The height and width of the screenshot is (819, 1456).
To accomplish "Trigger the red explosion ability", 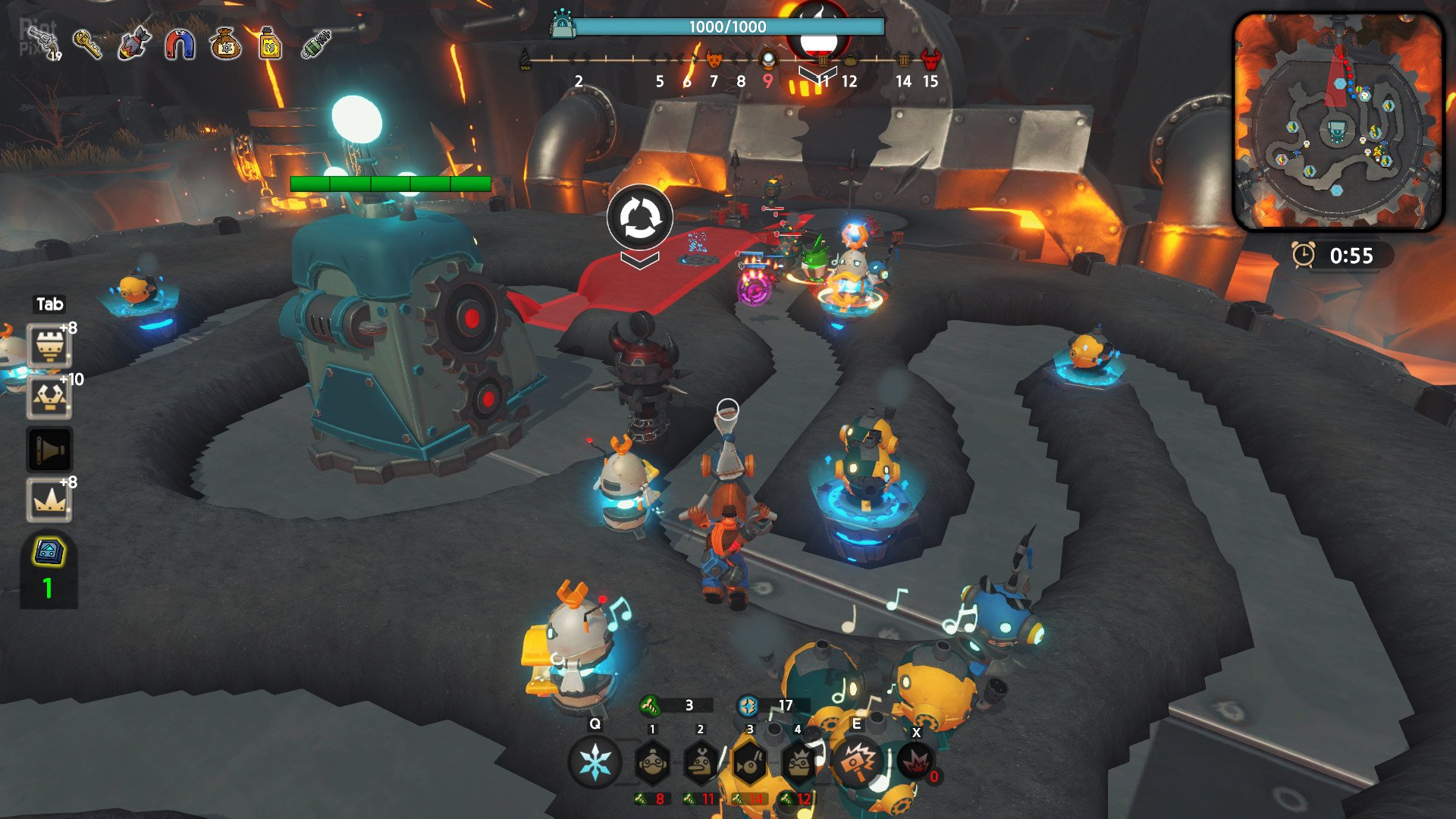I will [x=916, y=761].
